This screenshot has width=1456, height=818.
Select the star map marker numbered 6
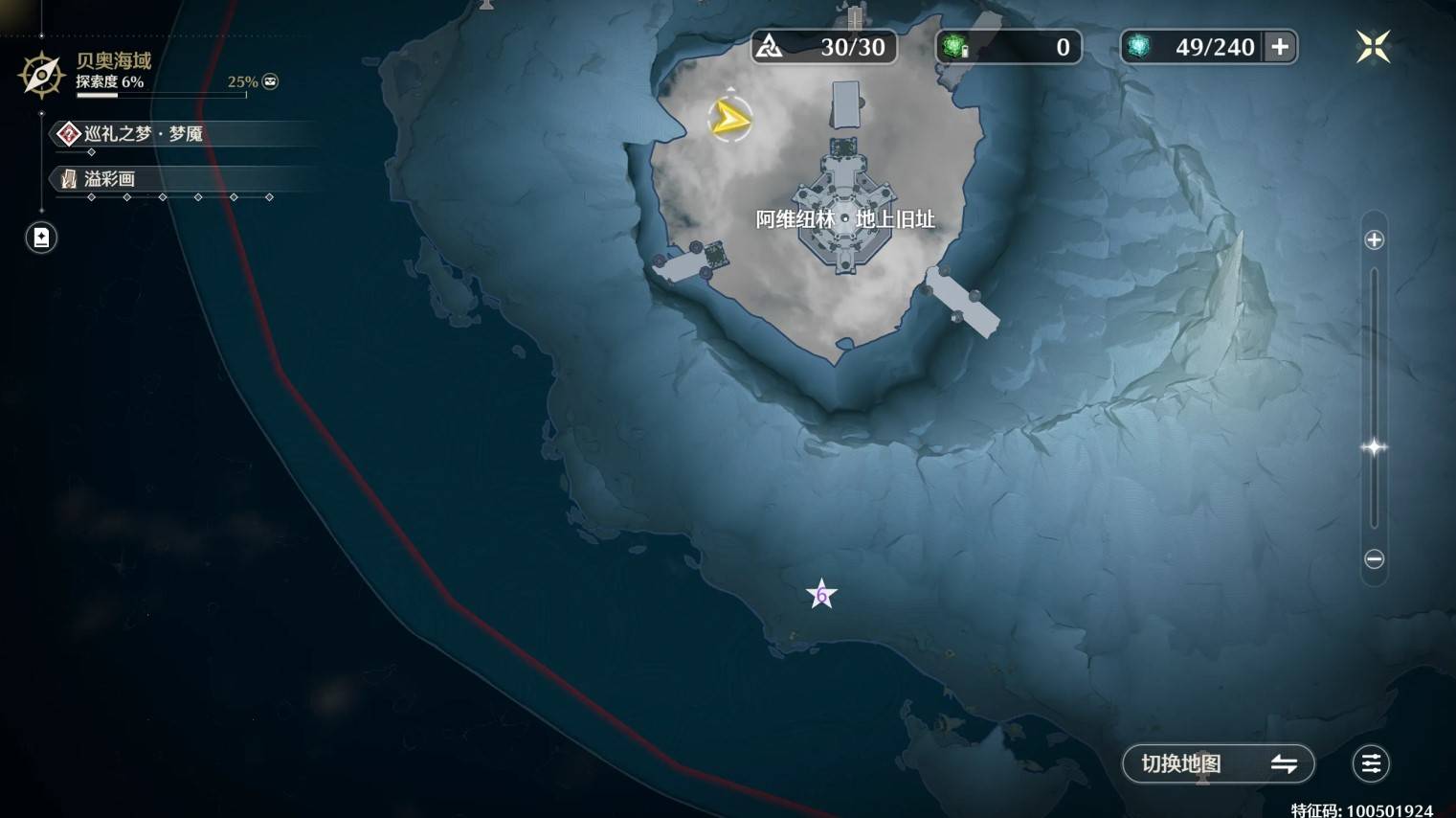(821, 595)
